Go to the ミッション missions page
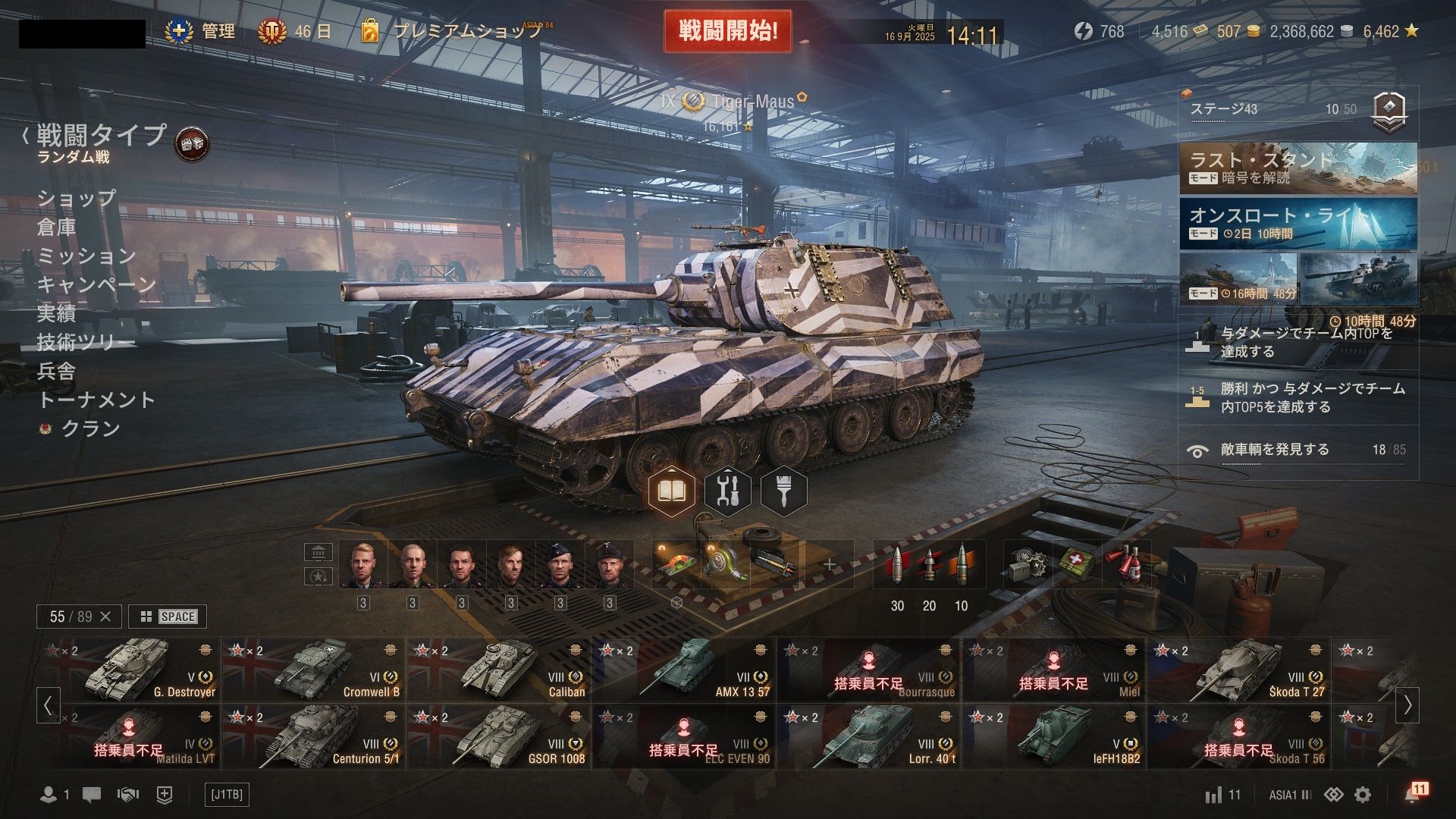This screenshot has height=819, width=1456. (x=86, y=256)
